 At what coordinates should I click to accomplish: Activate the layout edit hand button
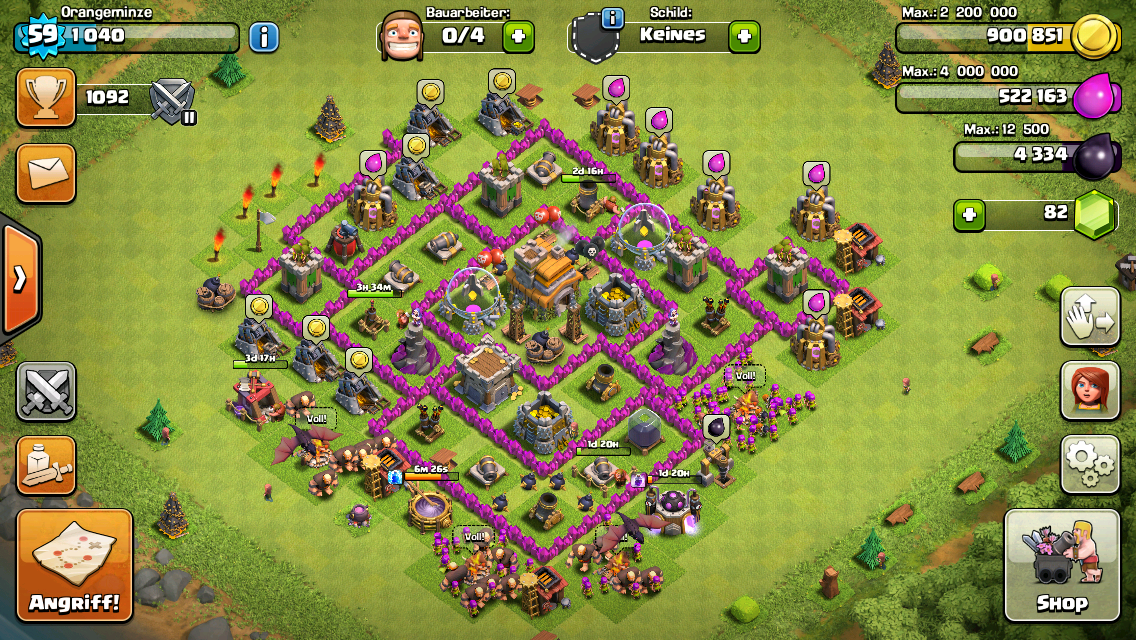[1089, 317]
